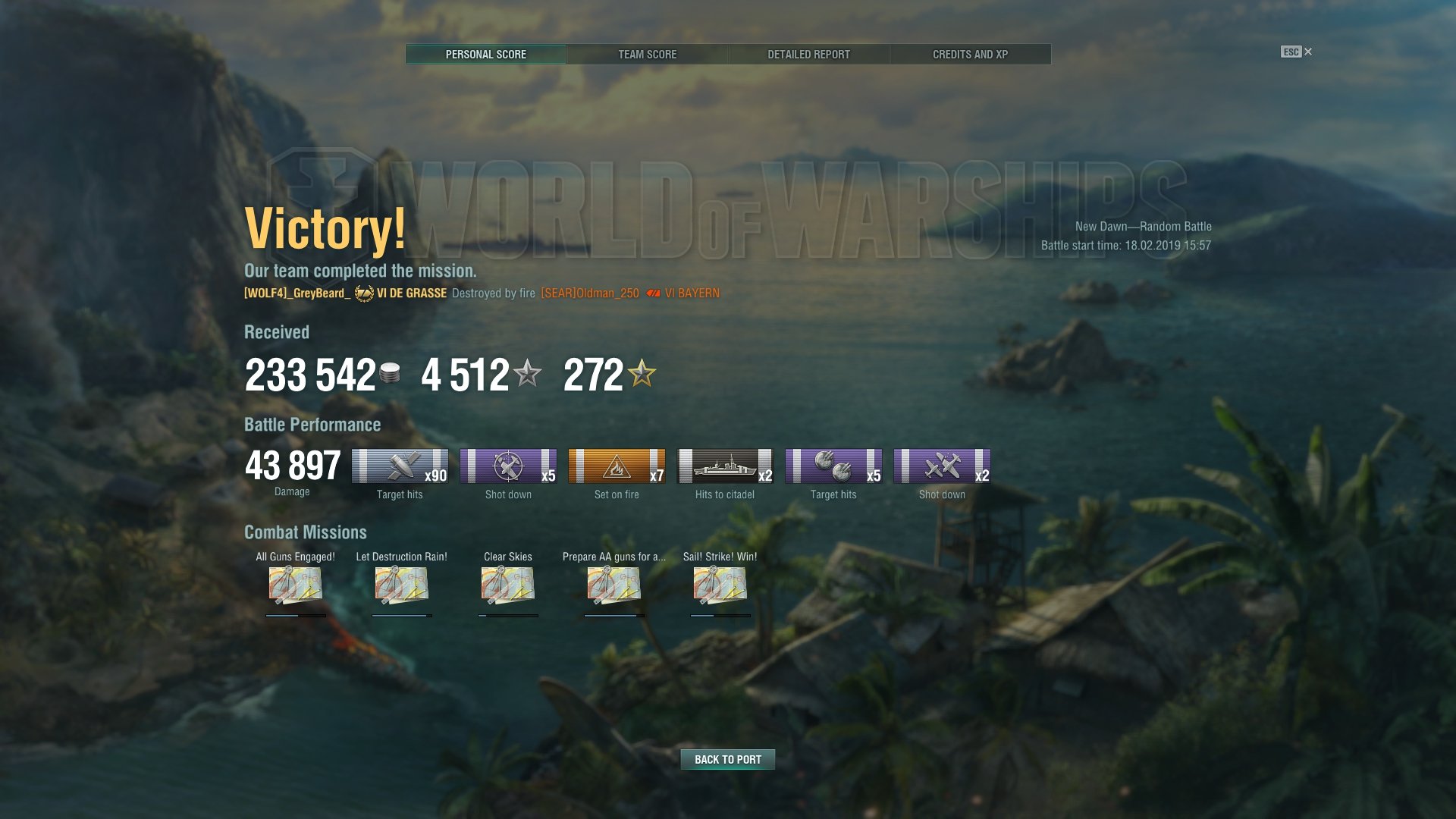Open the Detailed Report tab
The width and height of the screenshot is (1456, 819).
click(808, 55)
